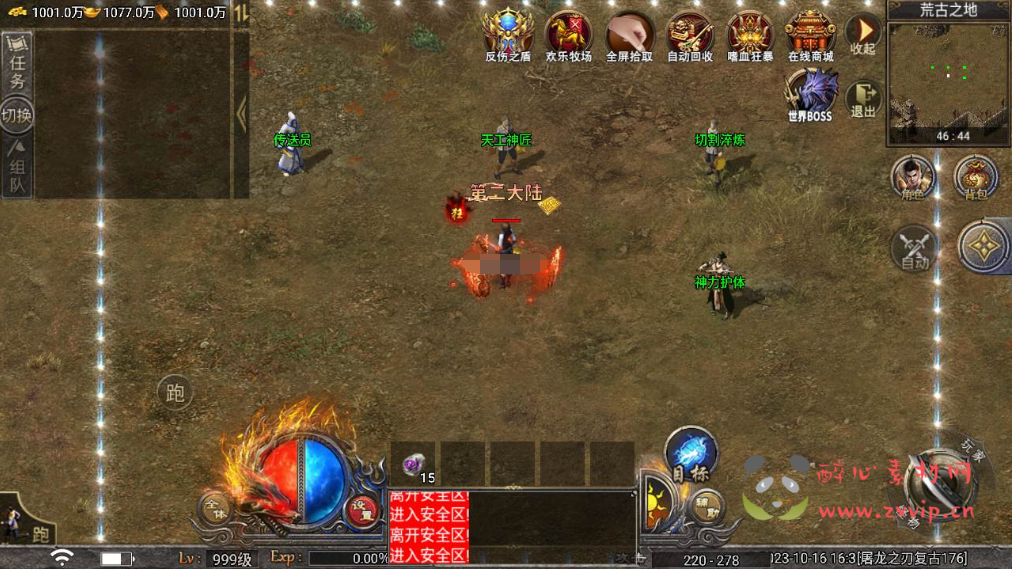Open the 欢乐牧场 ranch feature
The image size is (1012, 569).
[568, 34]
